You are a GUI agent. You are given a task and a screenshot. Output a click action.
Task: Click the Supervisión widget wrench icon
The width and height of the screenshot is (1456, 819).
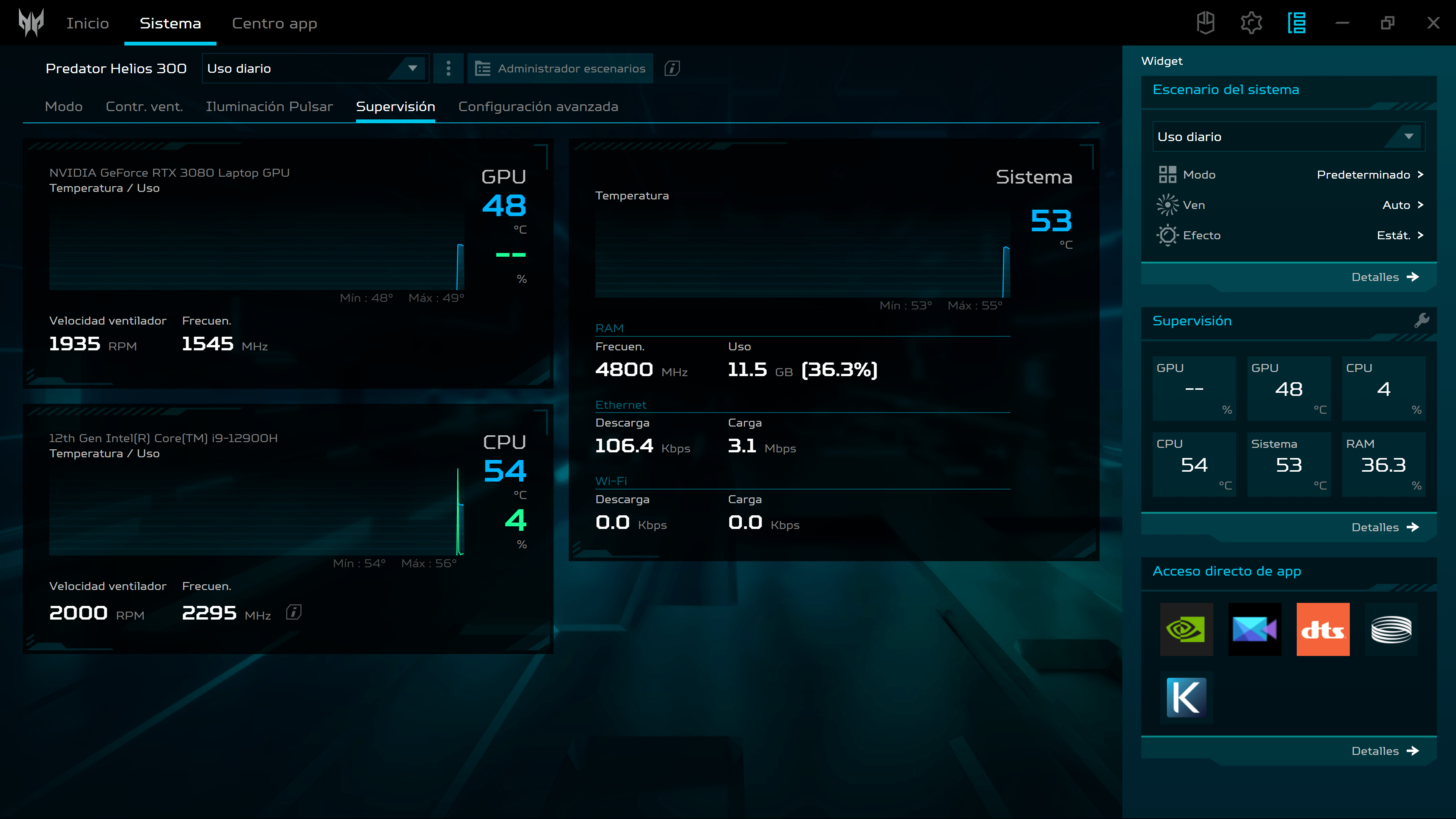[1421, 320]
